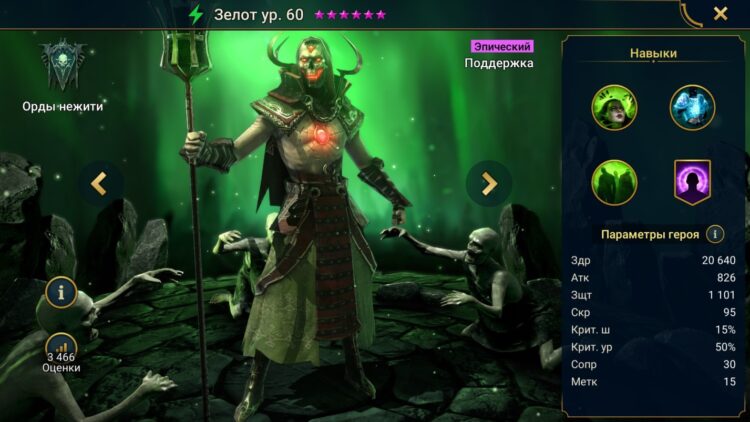Select the blue armored figure skill icon
This screenshot has height=422, width=750.
(x=692, y=108)
